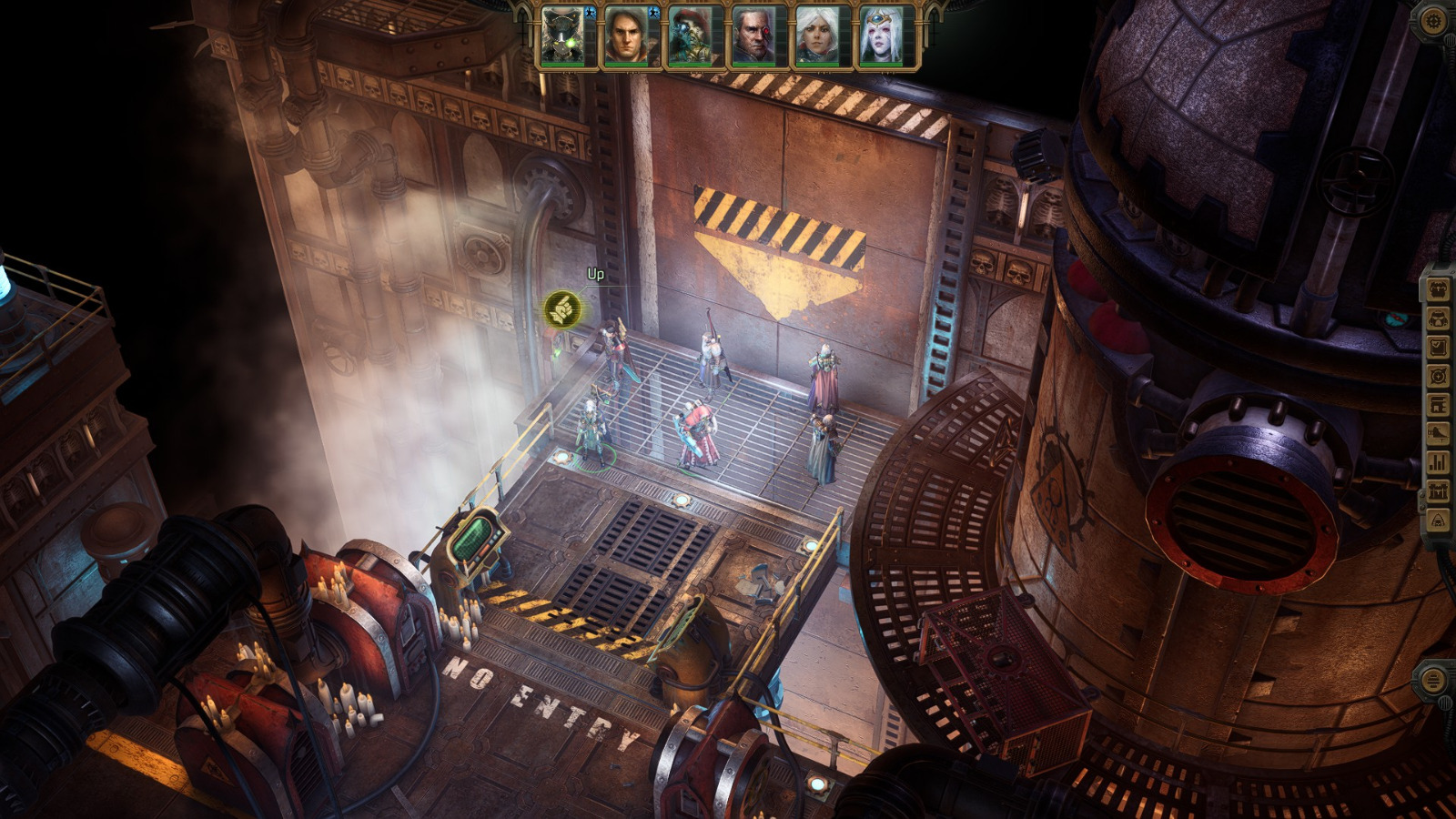Click the Up exit label to ascend
This screenshot has height=819, width=1456.
pyautogui.click(x=596, y=273)
